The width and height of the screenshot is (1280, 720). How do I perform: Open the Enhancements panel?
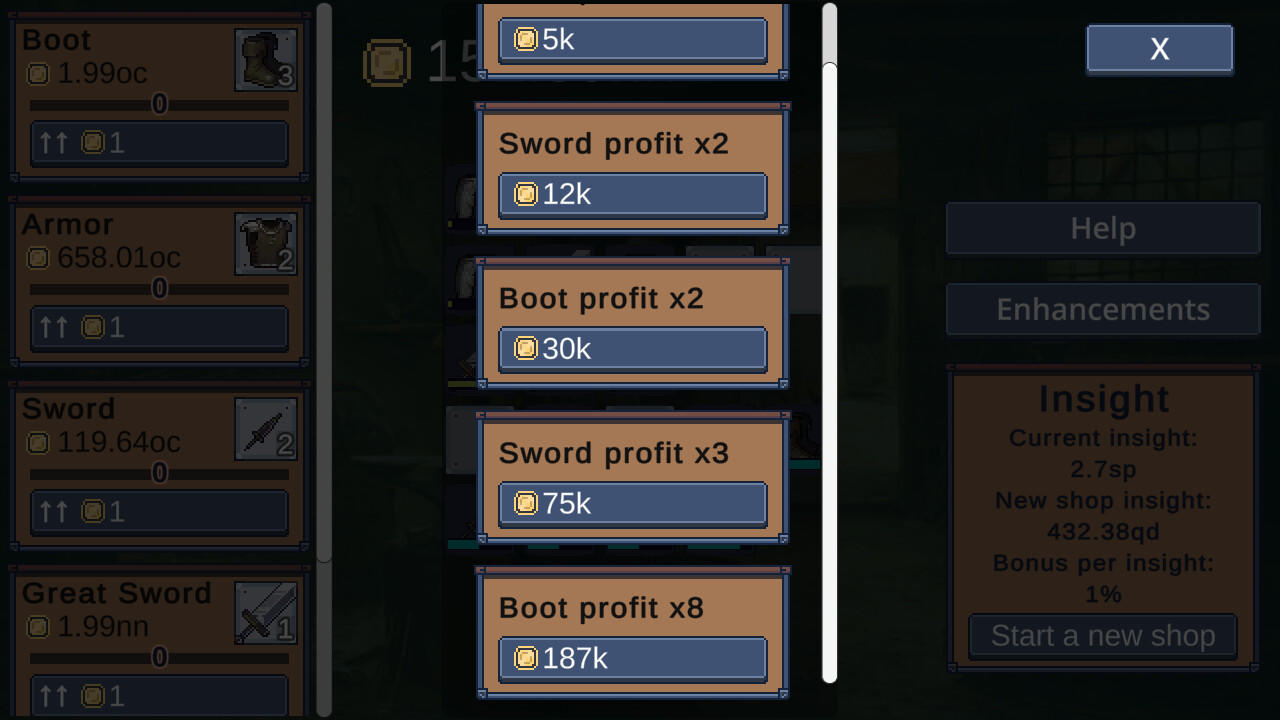[x=1101, y=309]
